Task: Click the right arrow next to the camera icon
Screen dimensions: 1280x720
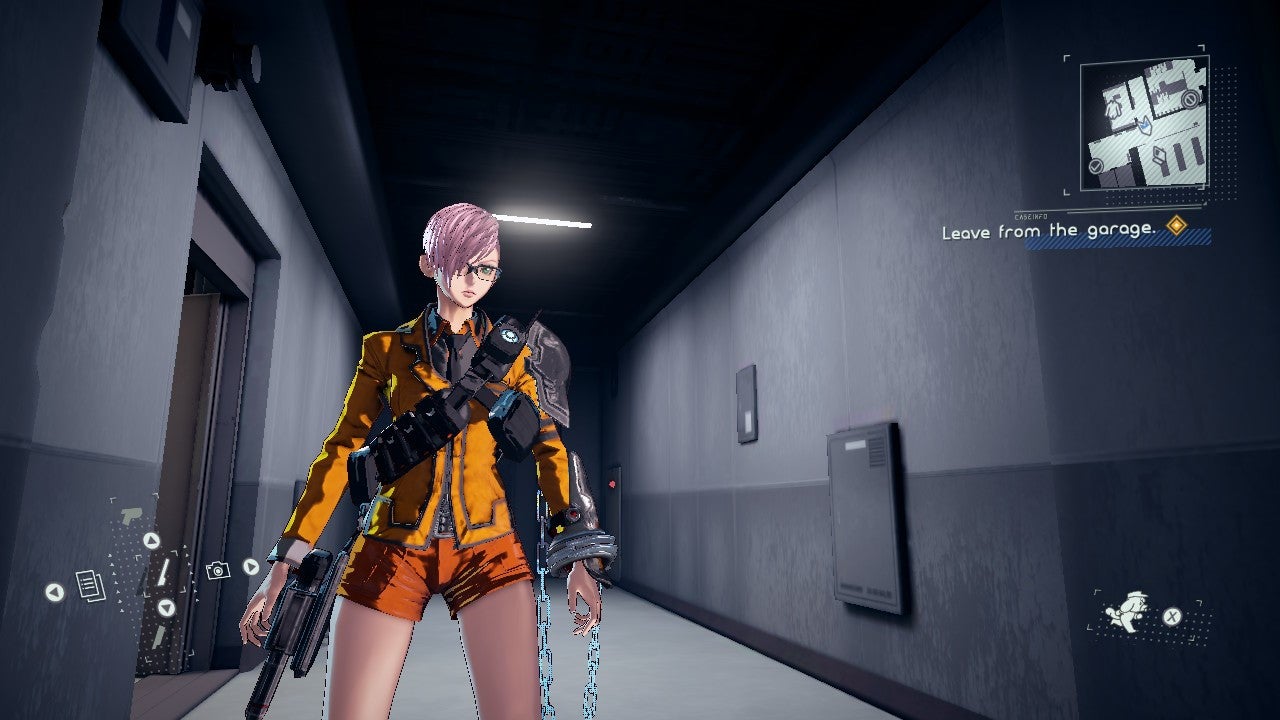Action: click(251, 567)
